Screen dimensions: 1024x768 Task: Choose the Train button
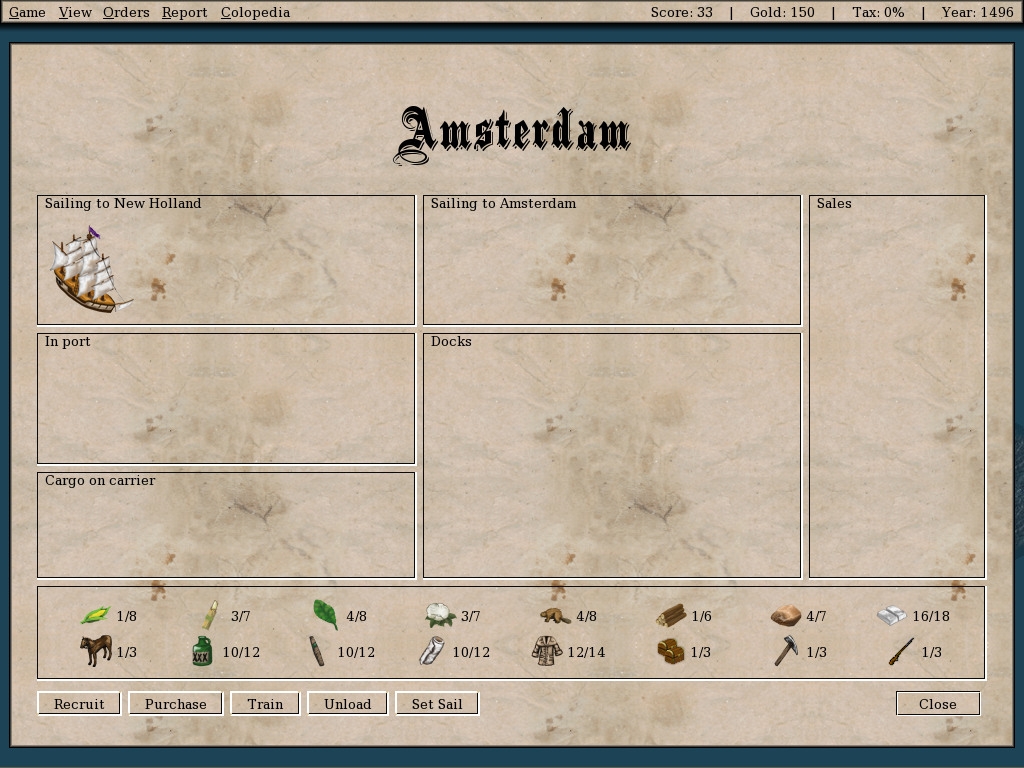tap(265, 704)
